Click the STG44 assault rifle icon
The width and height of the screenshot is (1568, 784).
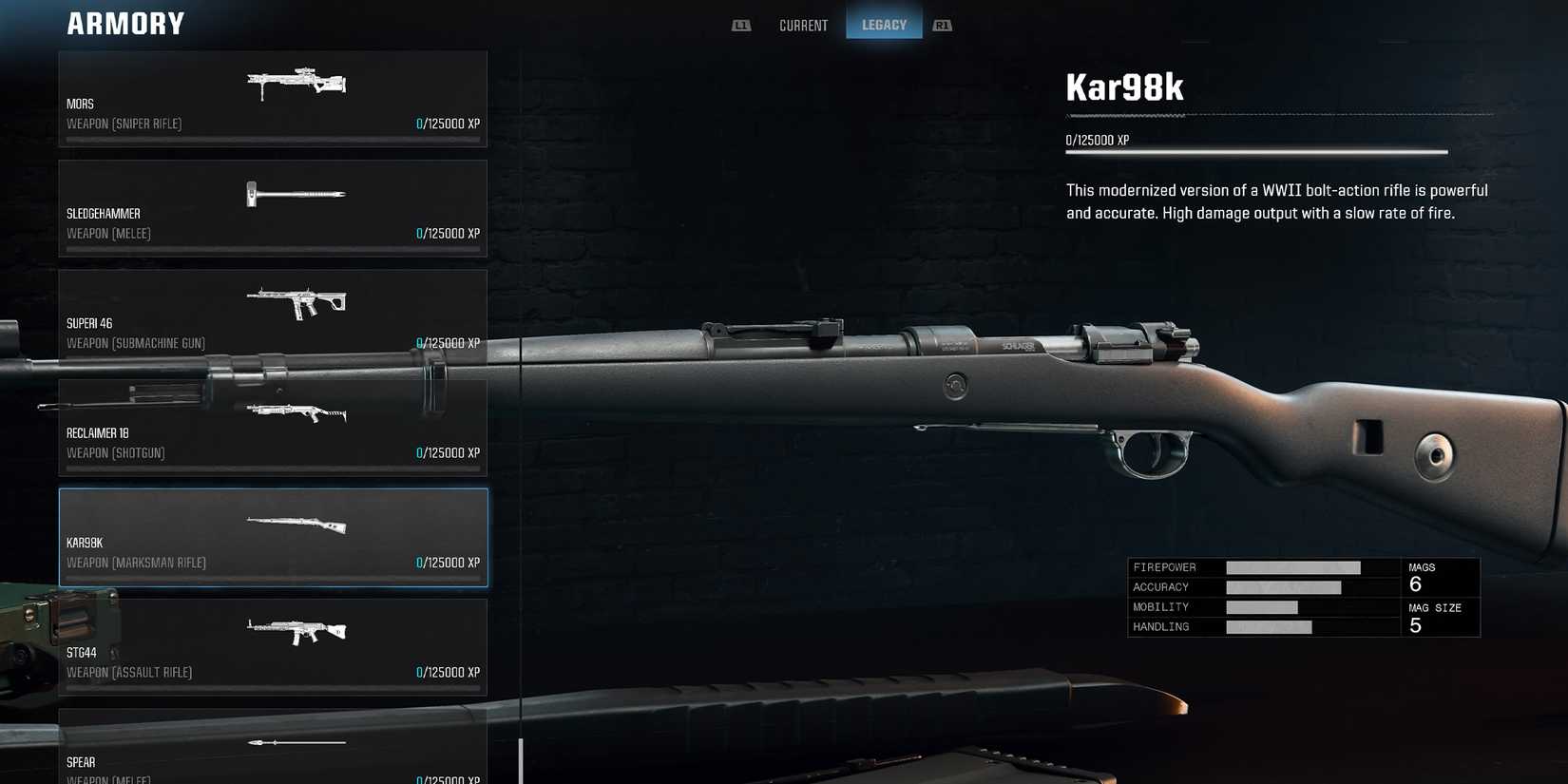[x=296, y=631]
